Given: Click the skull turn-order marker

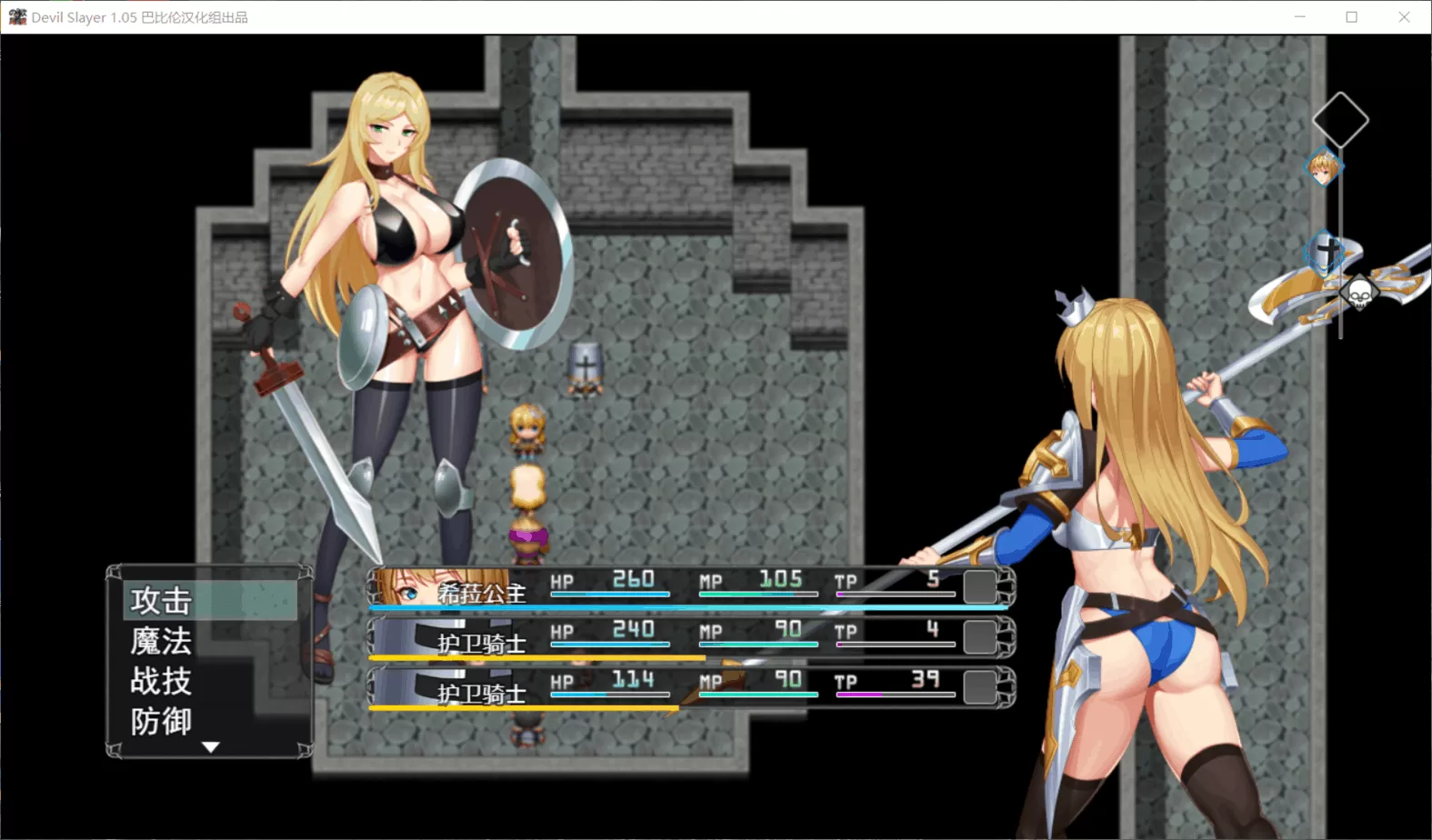Looking at the screenshot, I should pyautogui.click(x=1359, y=293).
